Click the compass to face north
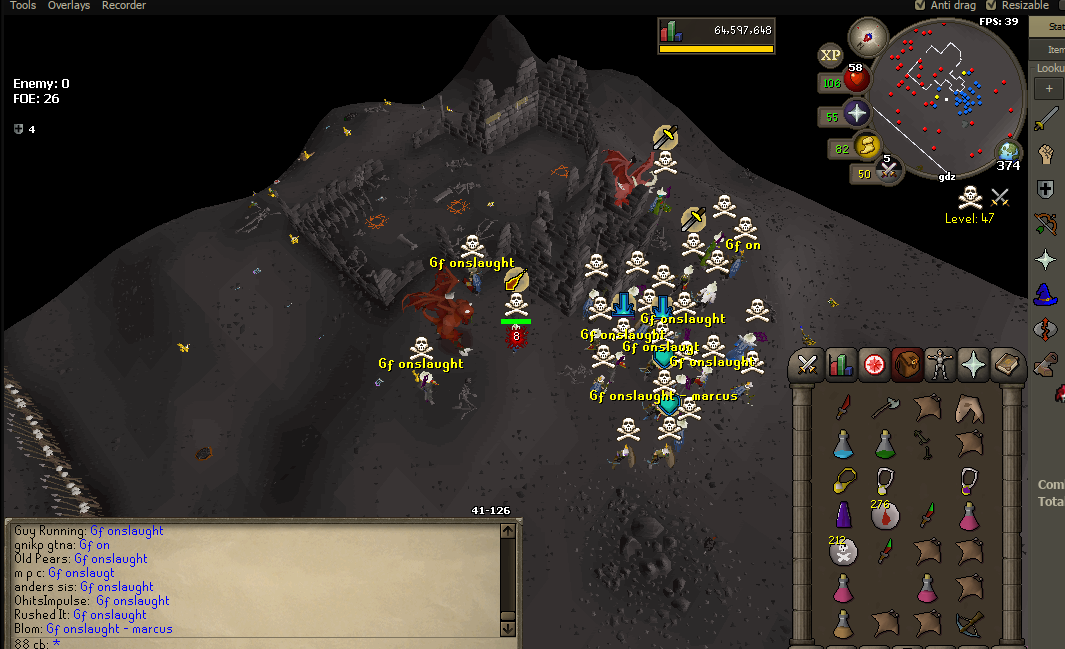This screenshot has width=1065, height=649. click(x=868, y=37)
